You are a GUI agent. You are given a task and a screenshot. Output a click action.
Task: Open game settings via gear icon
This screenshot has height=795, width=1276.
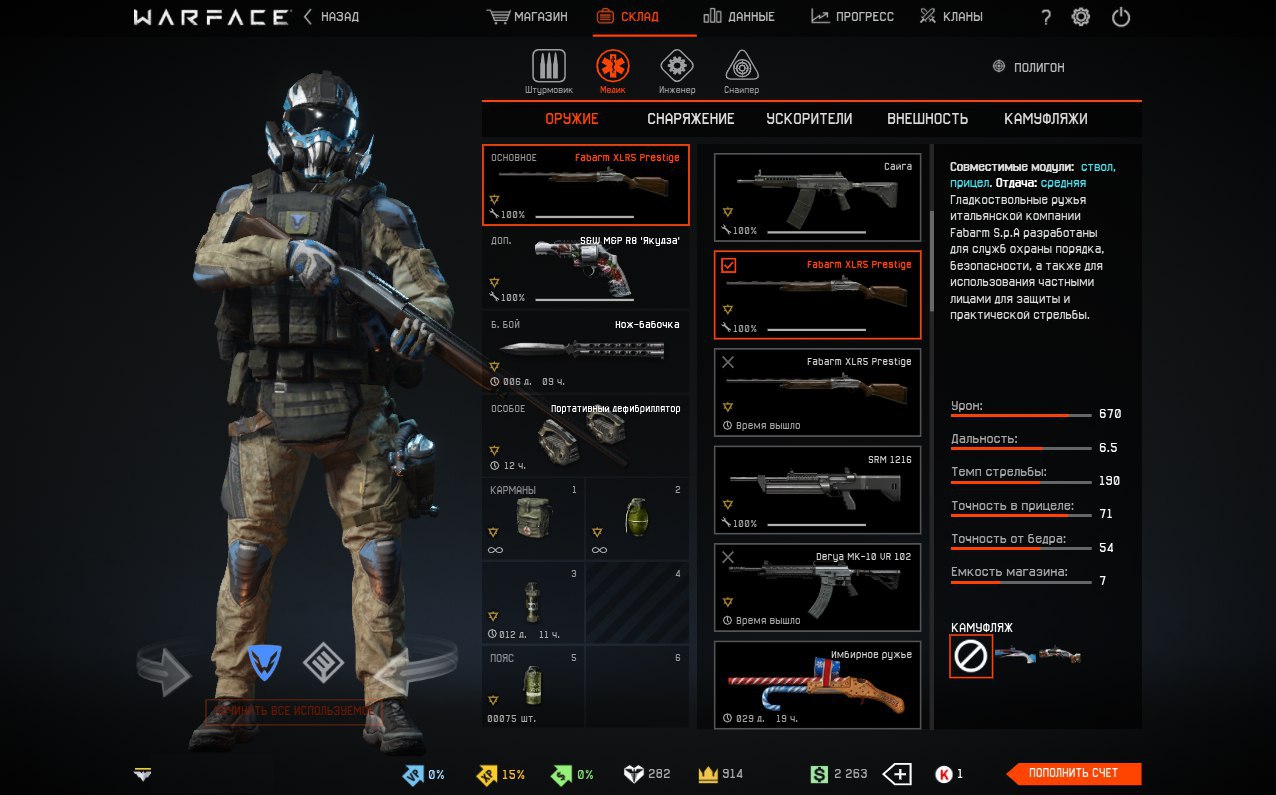click(x=1081, y=17)
